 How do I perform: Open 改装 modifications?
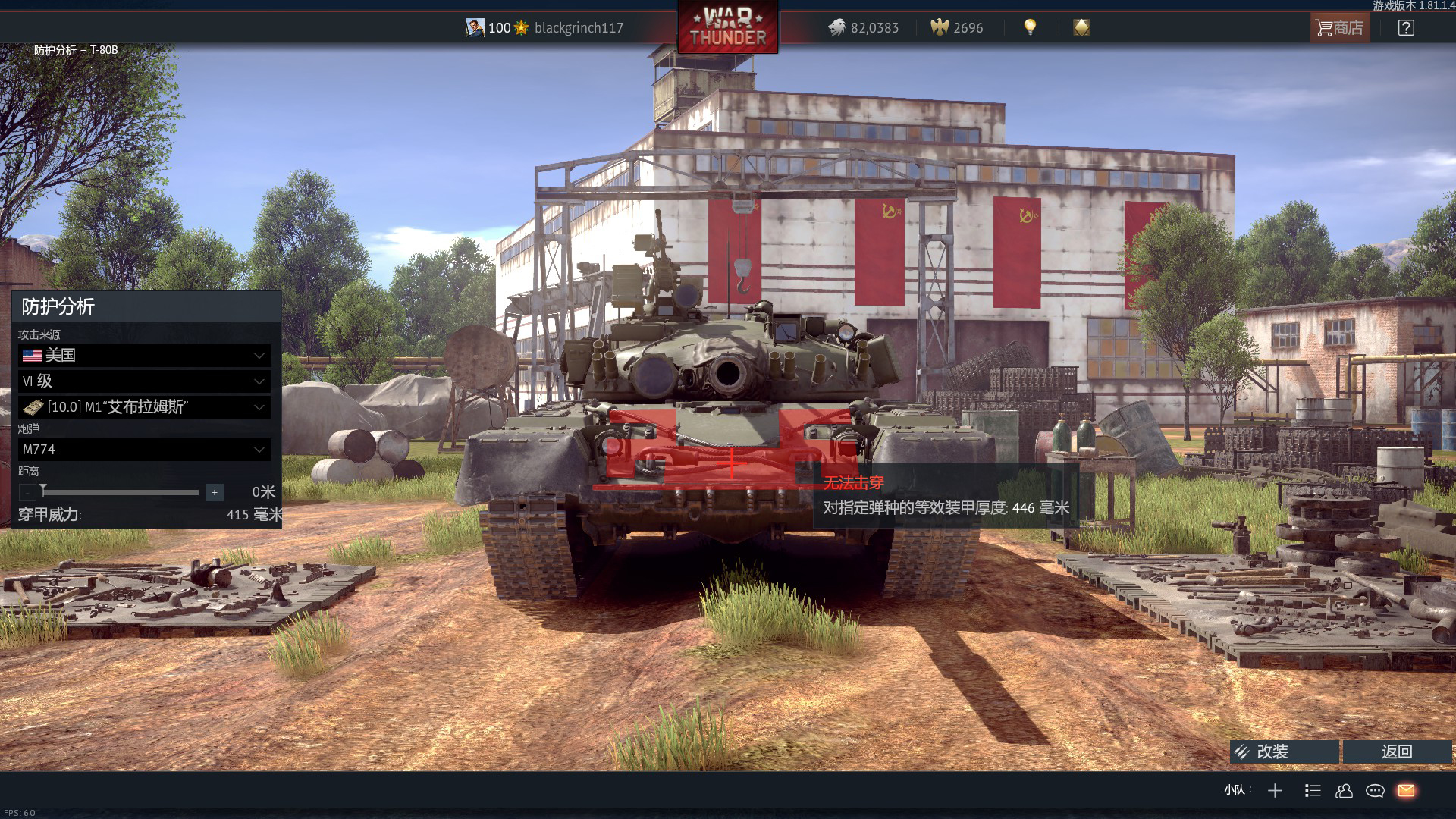pos(1284,752)
